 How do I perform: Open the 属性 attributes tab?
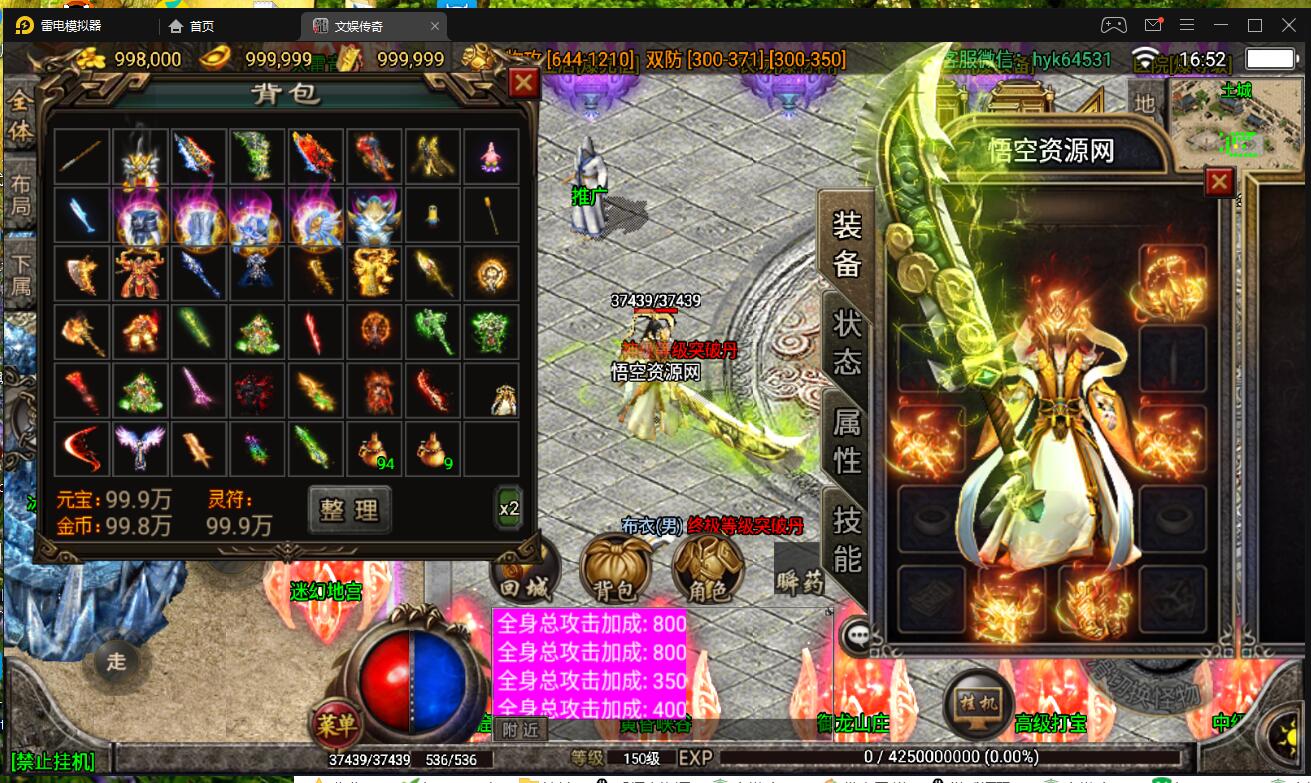pyautogui.click(x=847, y=440)
